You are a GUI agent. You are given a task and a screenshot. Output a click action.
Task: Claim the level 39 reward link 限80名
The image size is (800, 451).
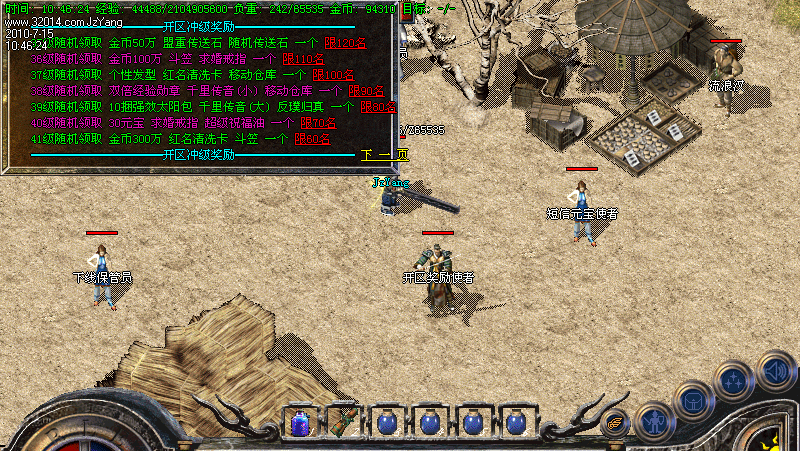pyautogui.click(x=380, y=107)
